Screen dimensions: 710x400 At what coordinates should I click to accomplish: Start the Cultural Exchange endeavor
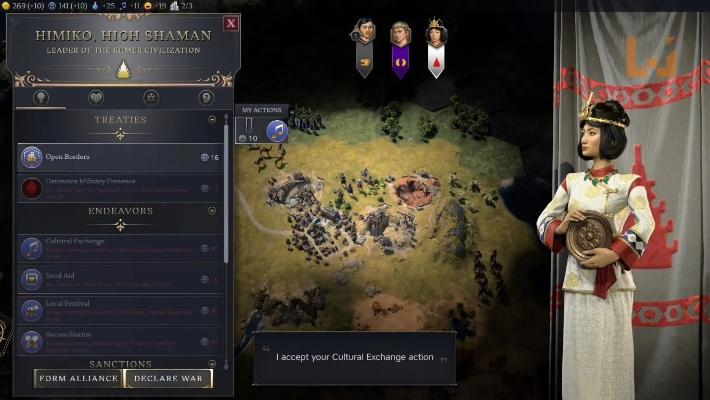tap(120, 247)
